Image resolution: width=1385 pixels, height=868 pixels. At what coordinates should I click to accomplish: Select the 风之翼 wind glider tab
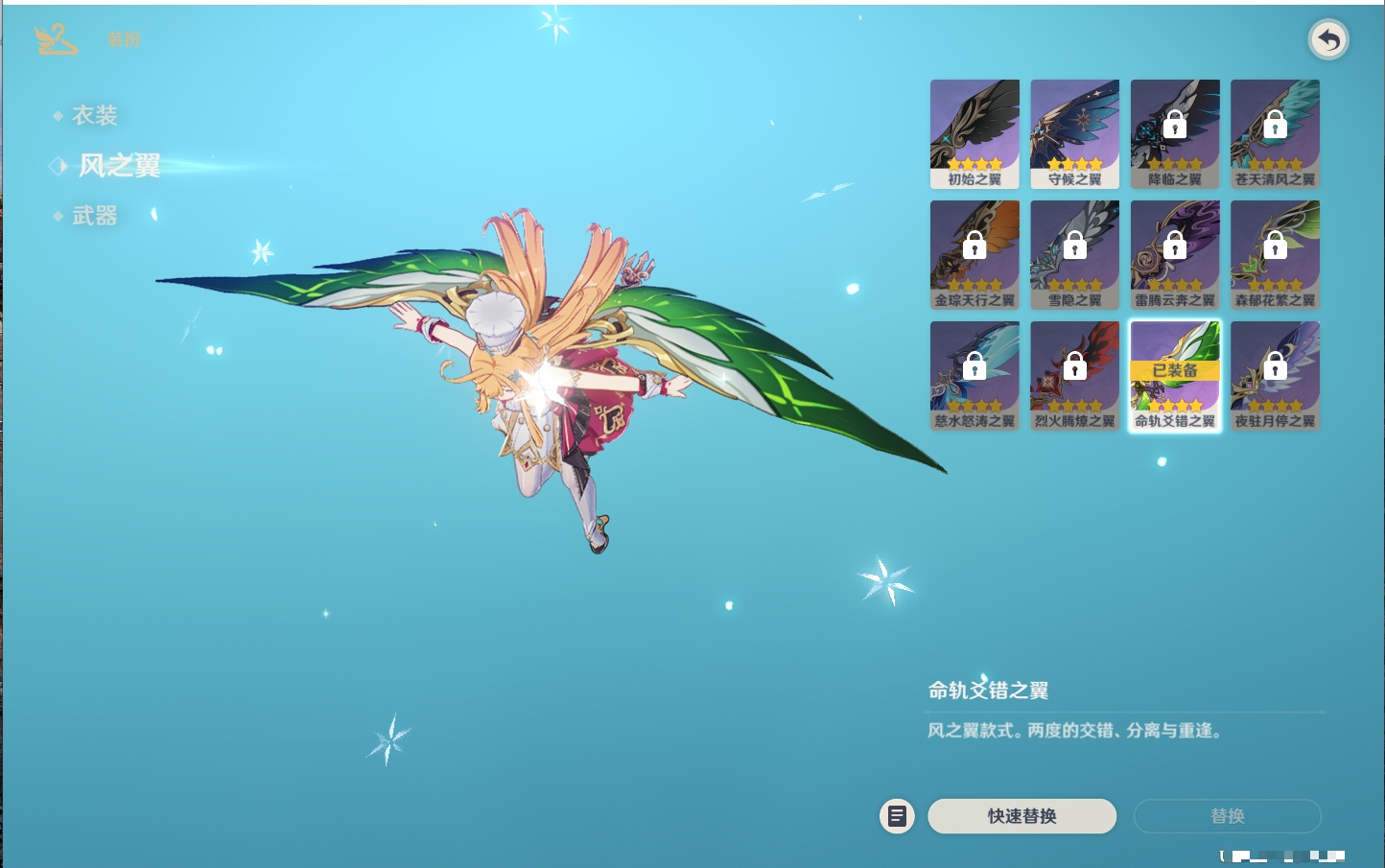[x=118, y=166]
